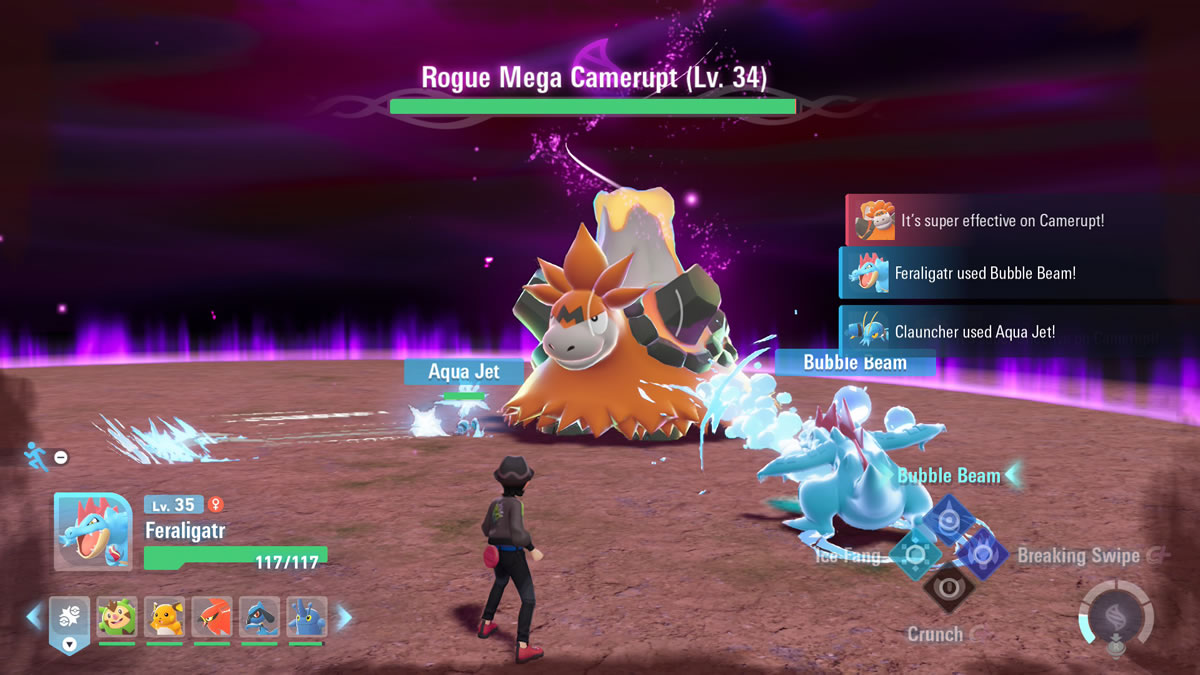1200x675 pixels.
Task: Select the "Clauncher used Aqua Jet" log entry
Action: (1000, 331)
